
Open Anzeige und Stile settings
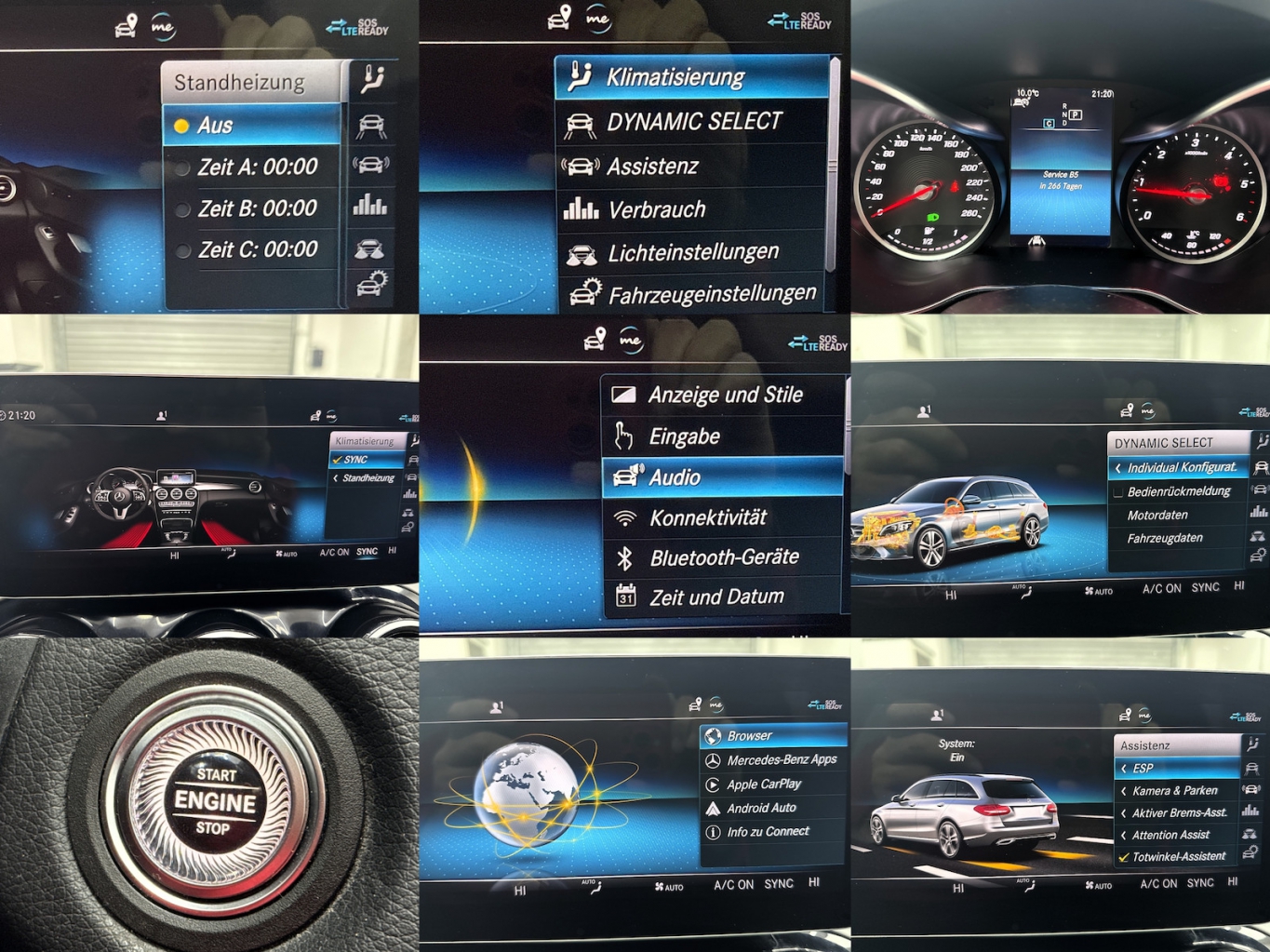[x=725, y=395]
